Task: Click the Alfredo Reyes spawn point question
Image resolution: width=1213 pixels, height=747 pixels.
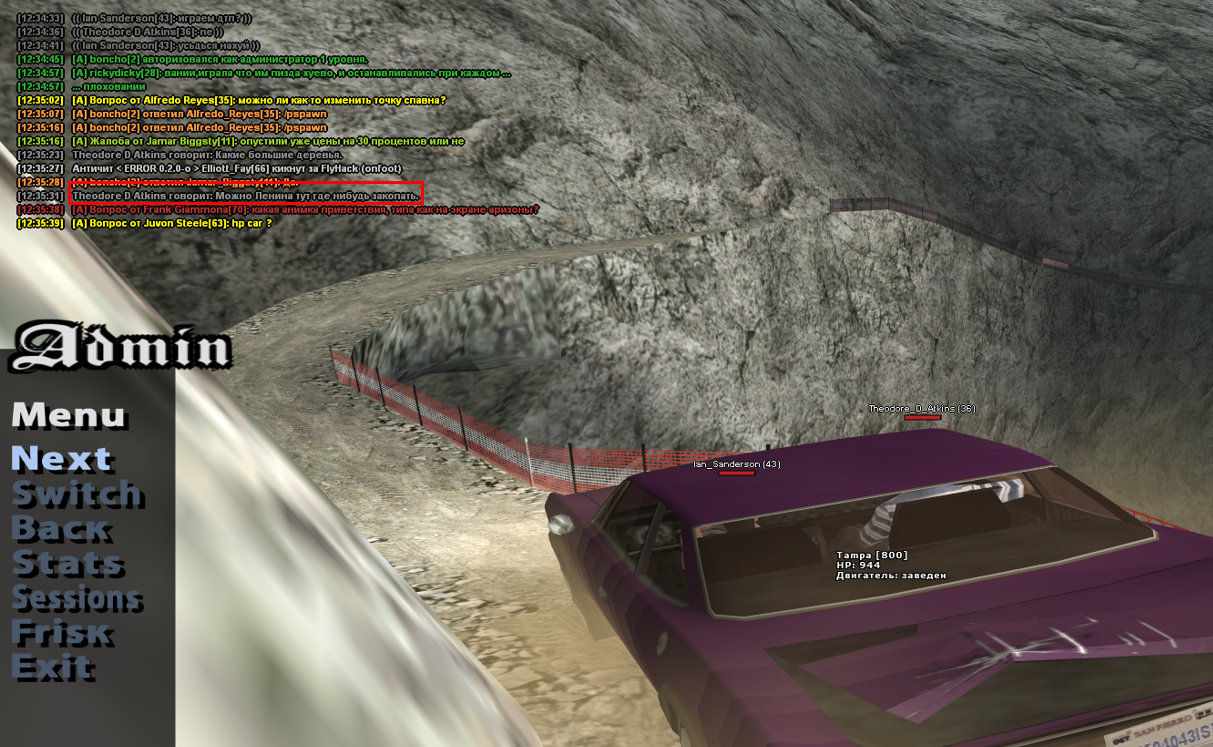Action: [x=259, y=100]
